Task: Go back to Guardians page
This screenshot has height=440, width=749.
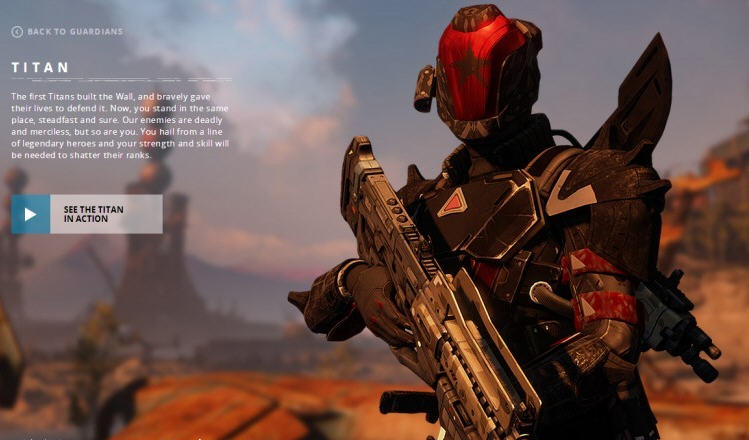Action: [67, 32]
